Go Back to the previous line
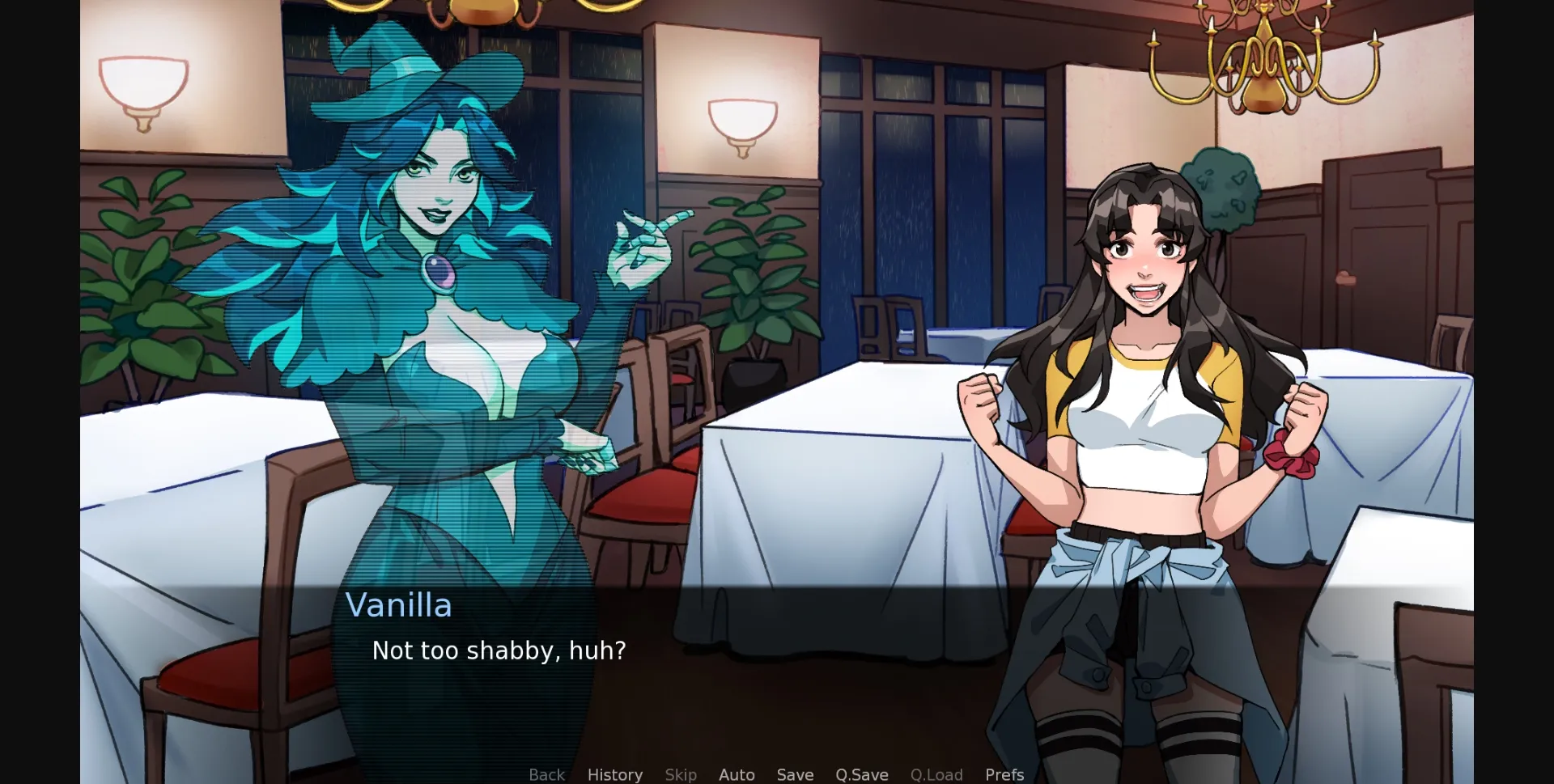The image size is (1554, 784). 546,774
